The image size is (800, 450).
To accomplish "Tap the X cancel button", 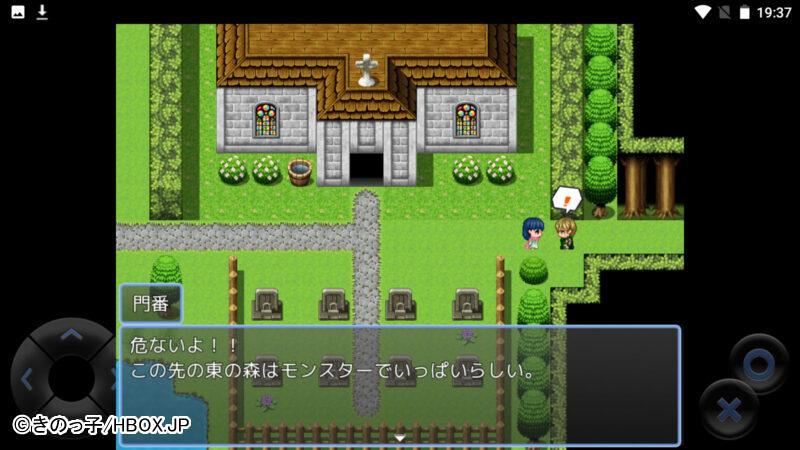I will 729,408.
